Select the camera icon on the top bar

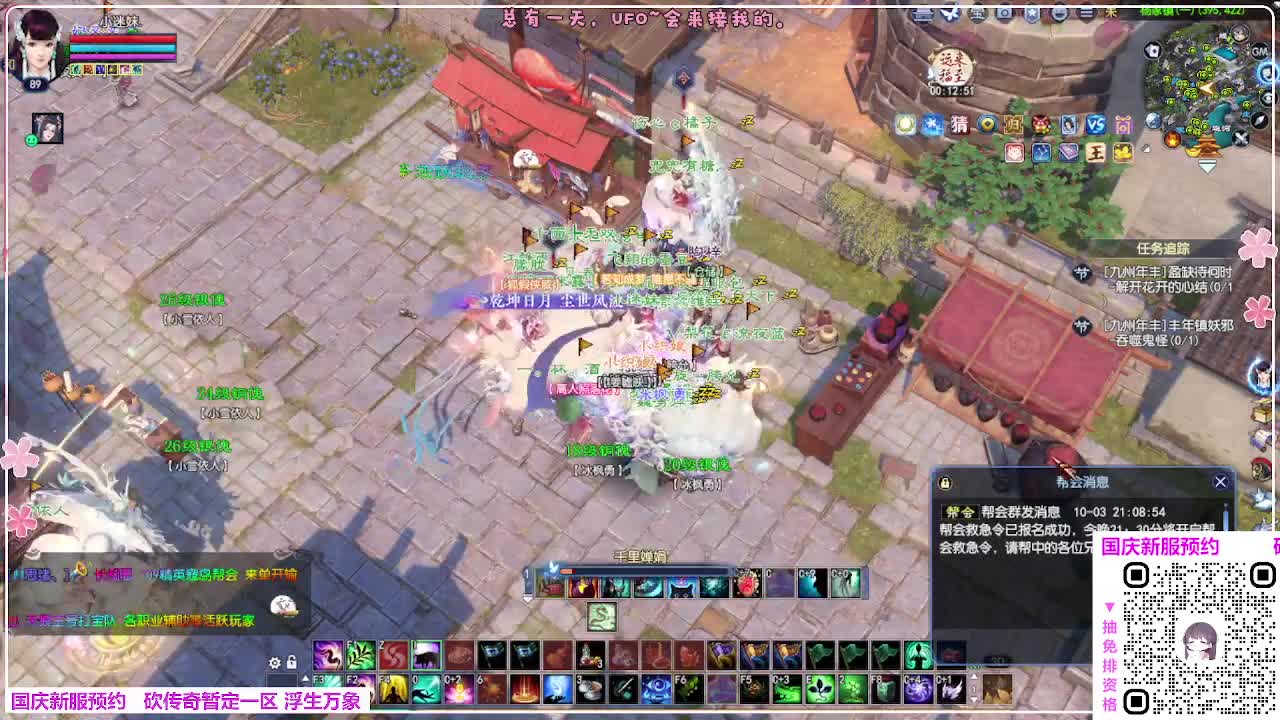coord(1004,12)
